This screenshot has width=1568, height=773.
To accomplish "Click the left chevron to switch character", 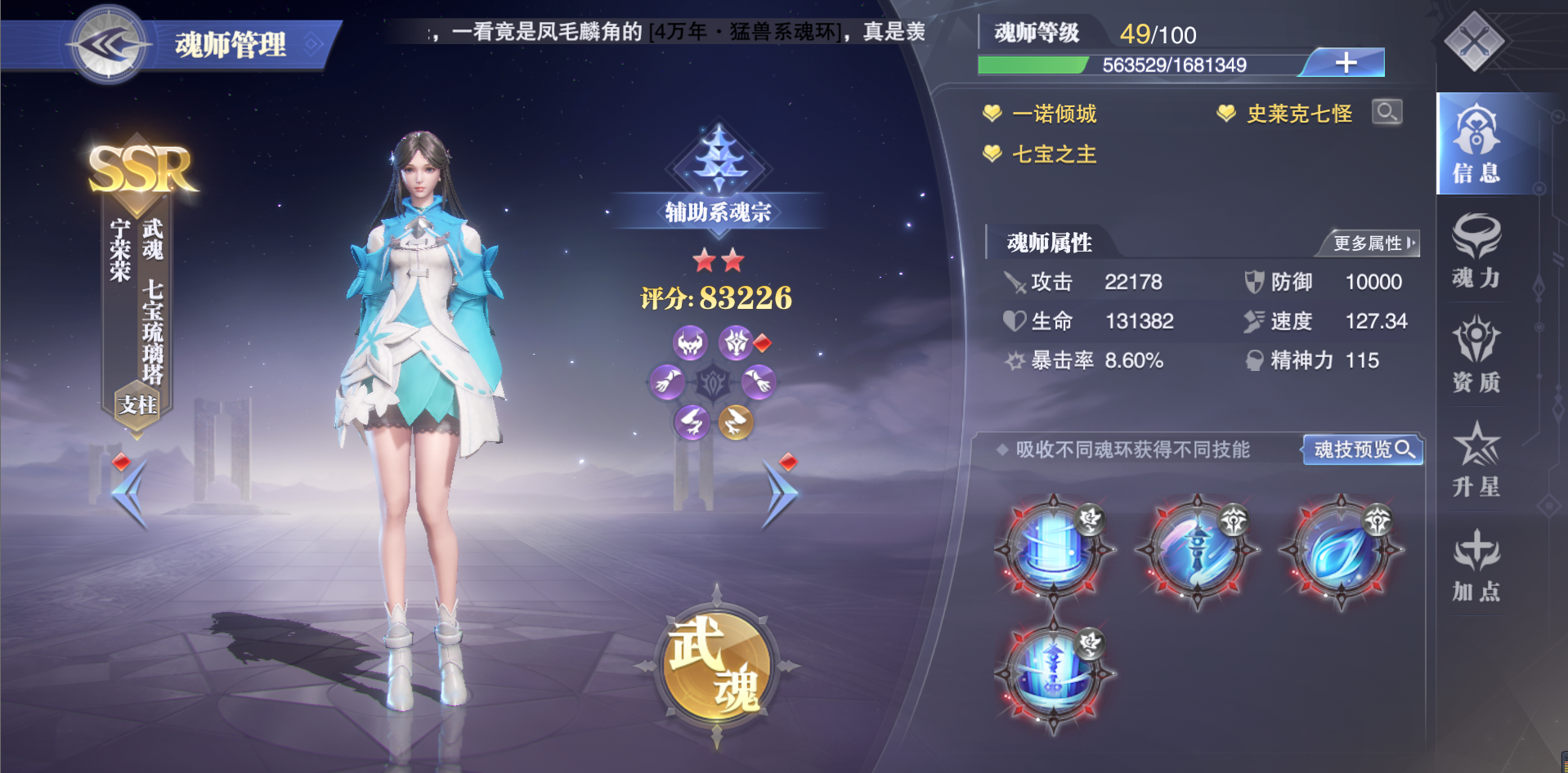I will pos(131,495).
